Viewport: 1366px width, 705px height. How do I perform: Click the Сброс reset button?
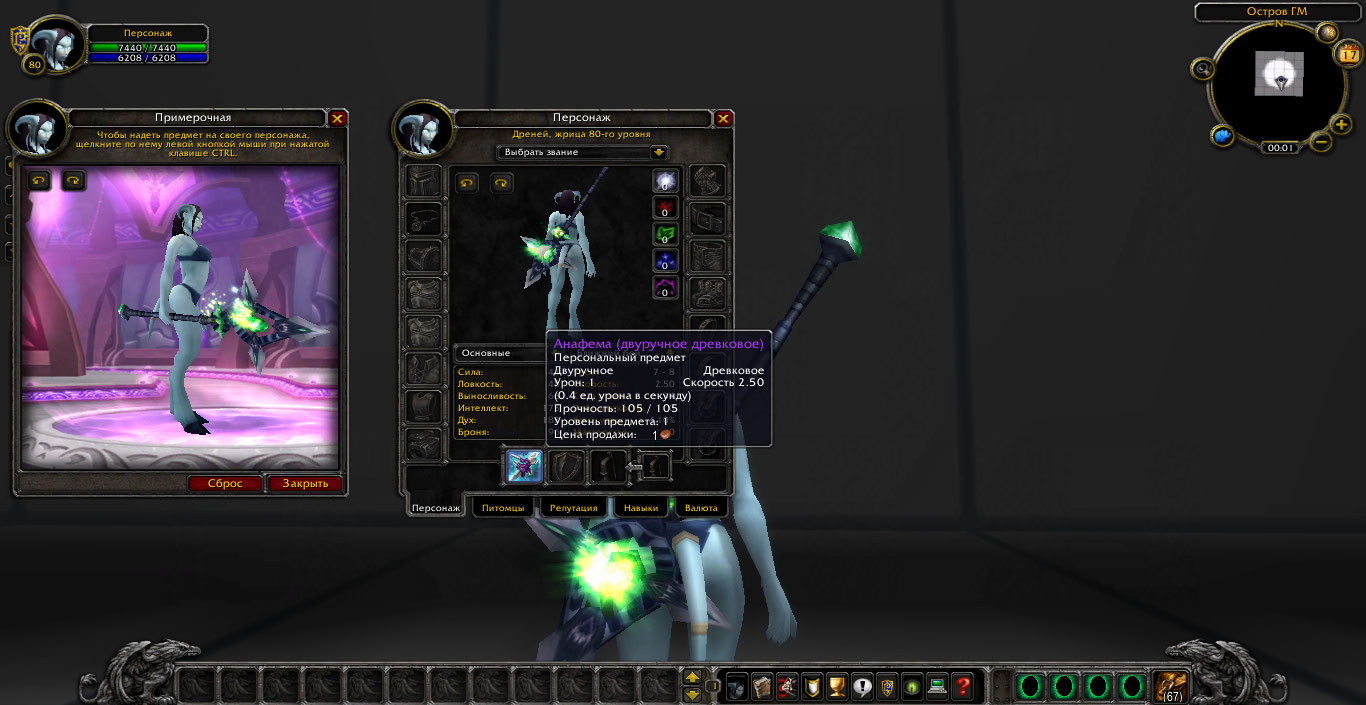[x=225, y=483]
